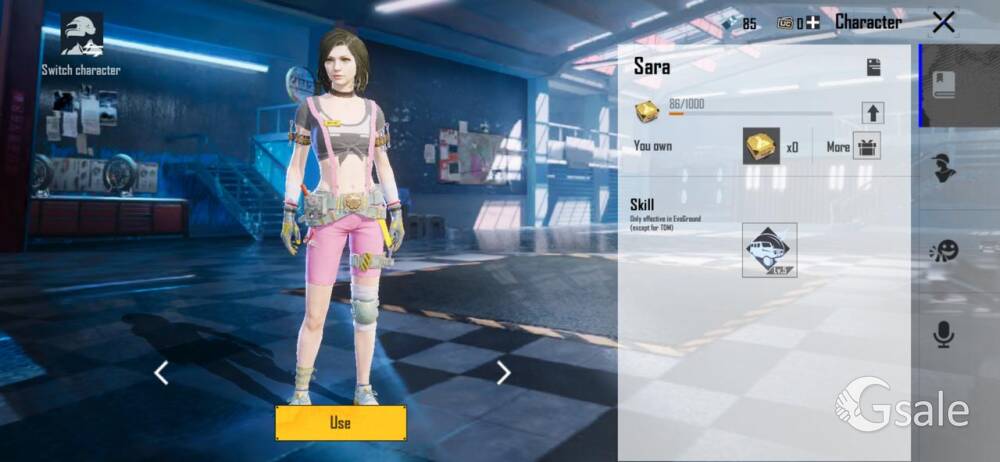Show the next character with right arrow
This screenshot has height=462, width=1000.
(x=503, y=373)
